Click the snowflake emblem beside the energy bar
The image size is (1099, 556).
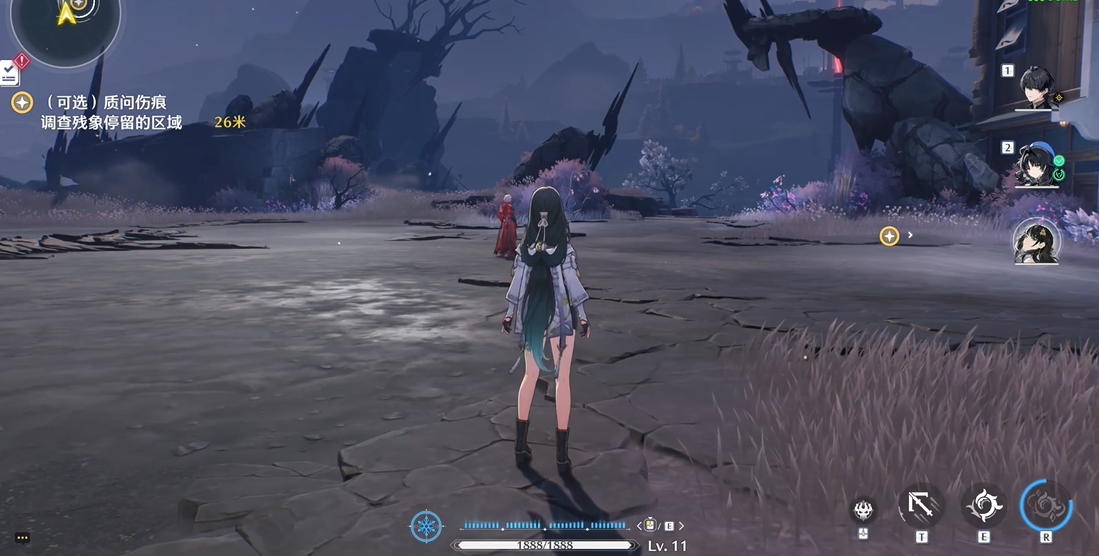427,526
